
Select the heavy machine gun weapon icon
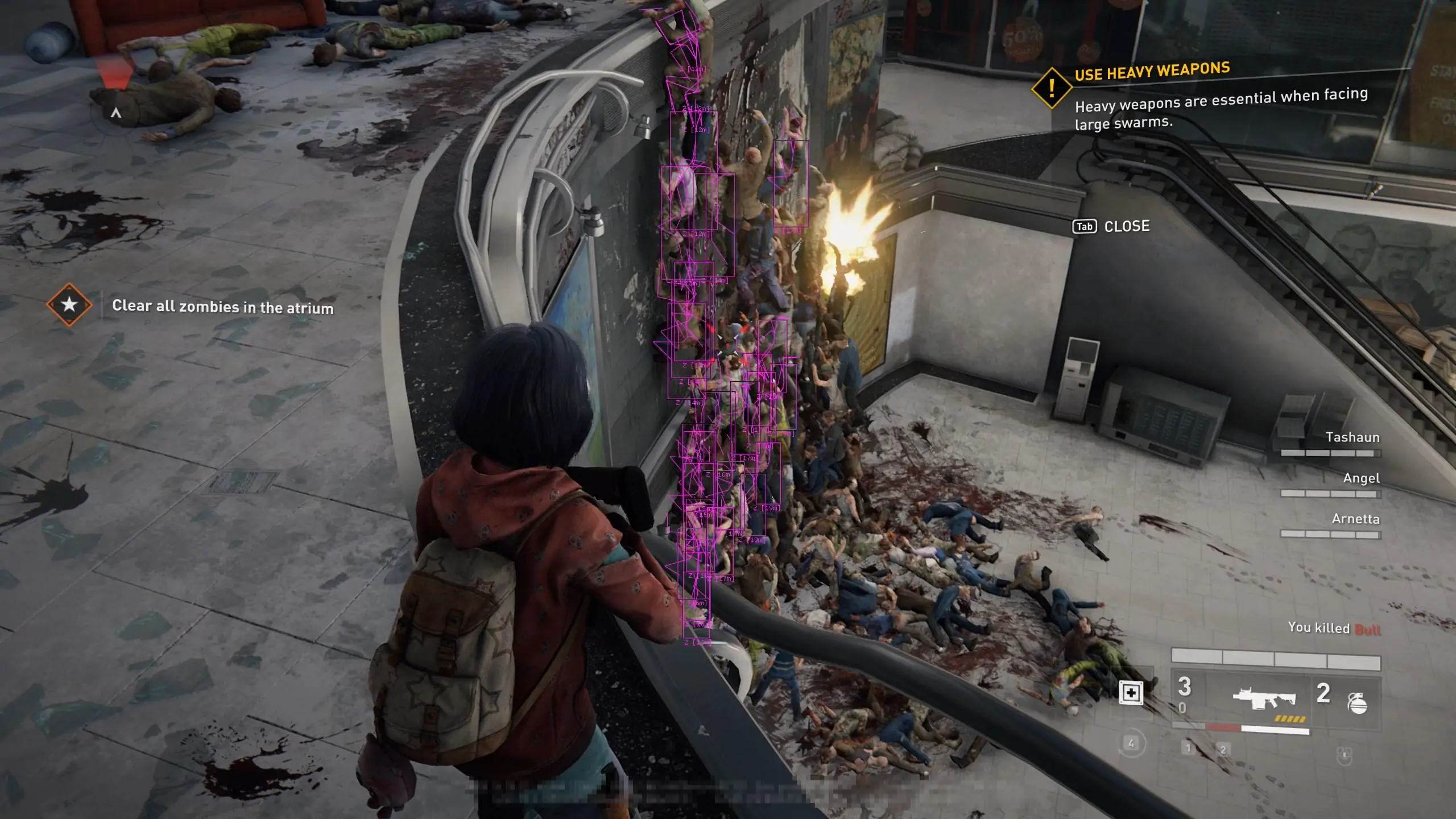(1264, 699)
